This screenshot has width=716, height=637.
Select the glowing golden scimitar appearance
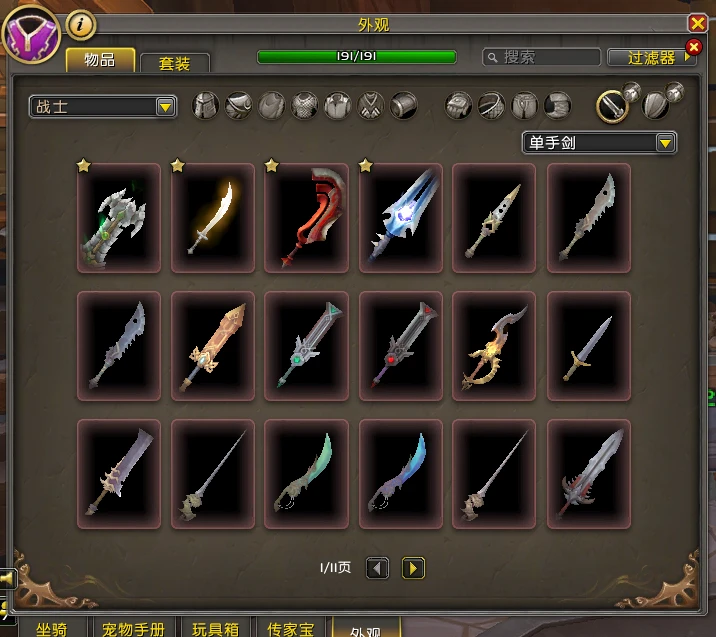click(x=212, y=218)
